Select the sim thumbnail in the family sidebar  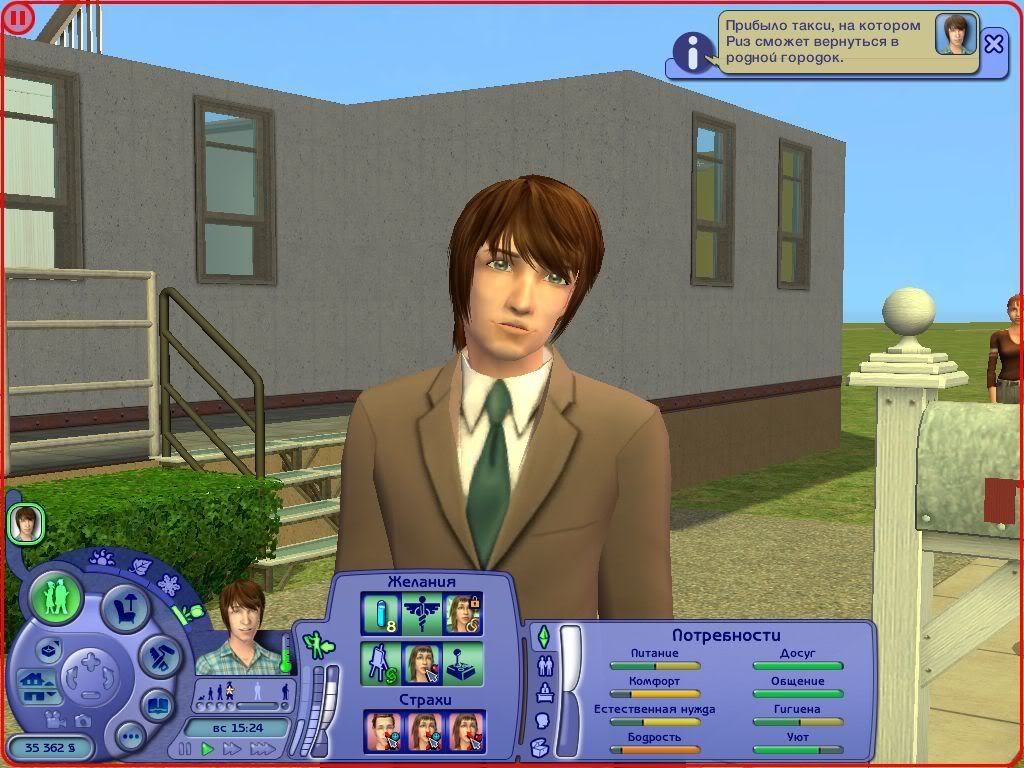(25, 524)
